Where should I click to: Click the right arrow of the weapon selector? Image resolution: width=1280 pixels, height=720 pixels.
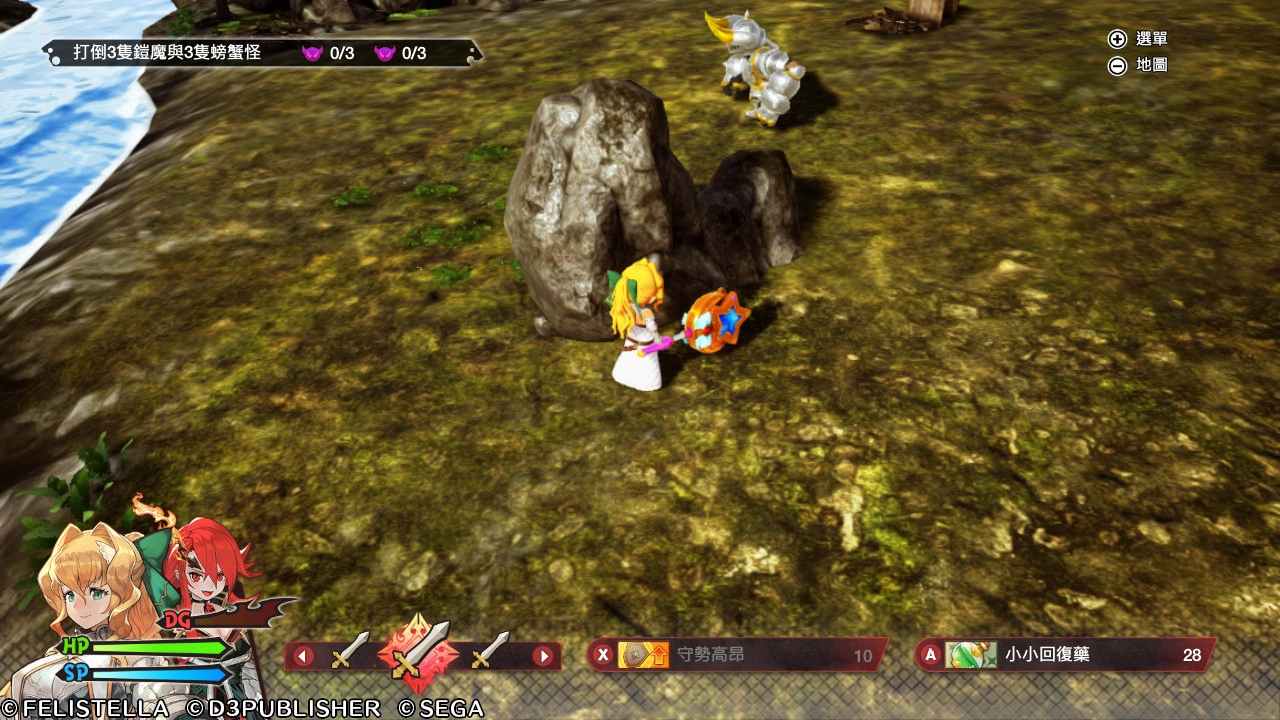click(543, 657)
